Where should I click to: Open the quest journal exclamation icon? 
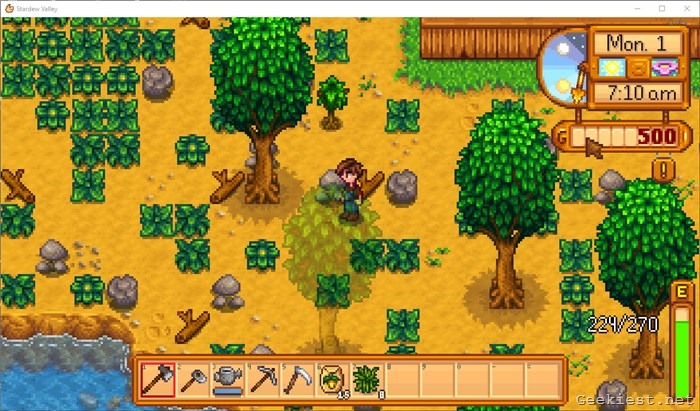[x=663, y=169]
